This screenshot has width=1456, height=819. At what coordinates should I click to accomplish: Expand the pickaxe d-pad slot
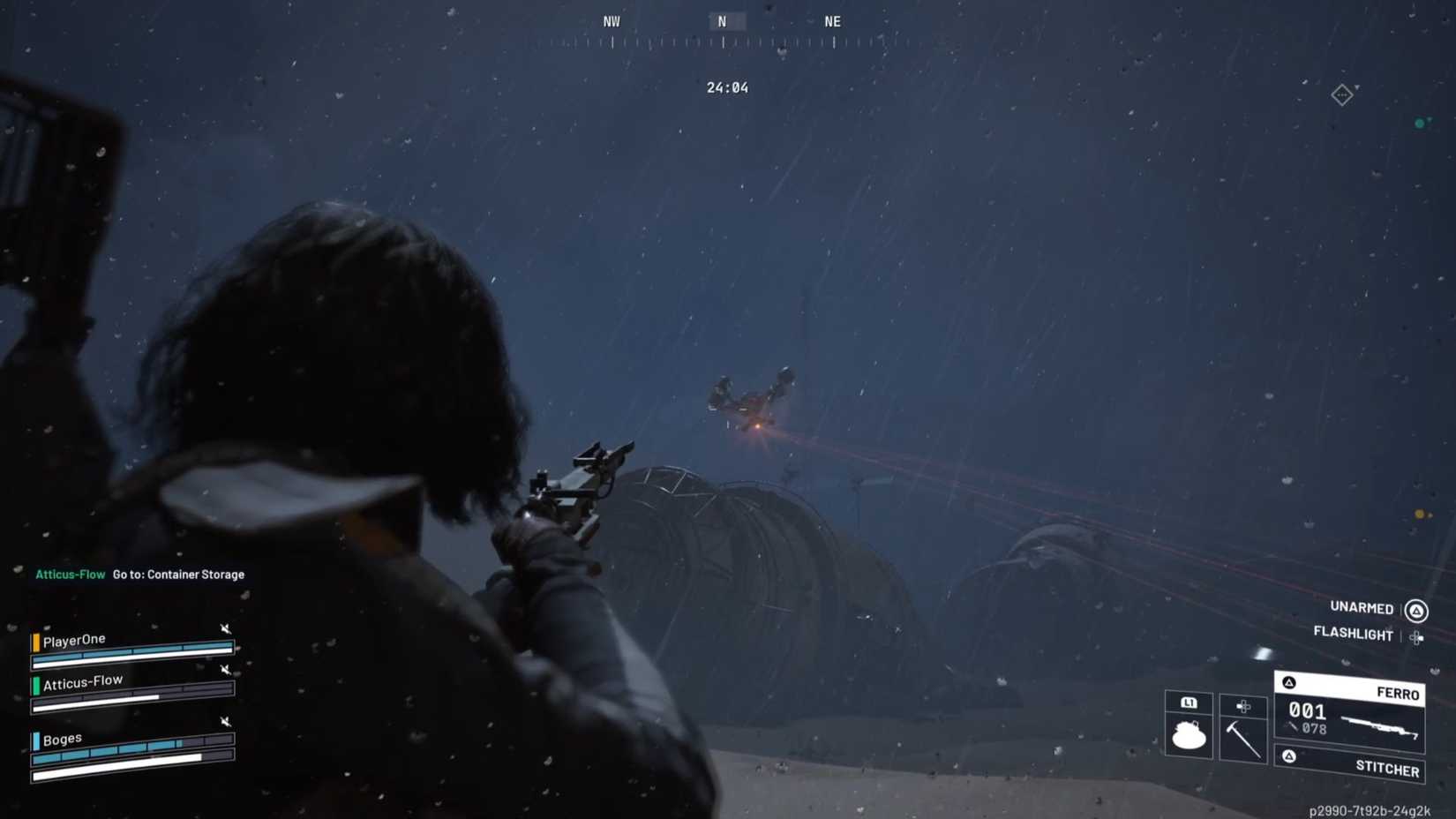[1242, 707]
